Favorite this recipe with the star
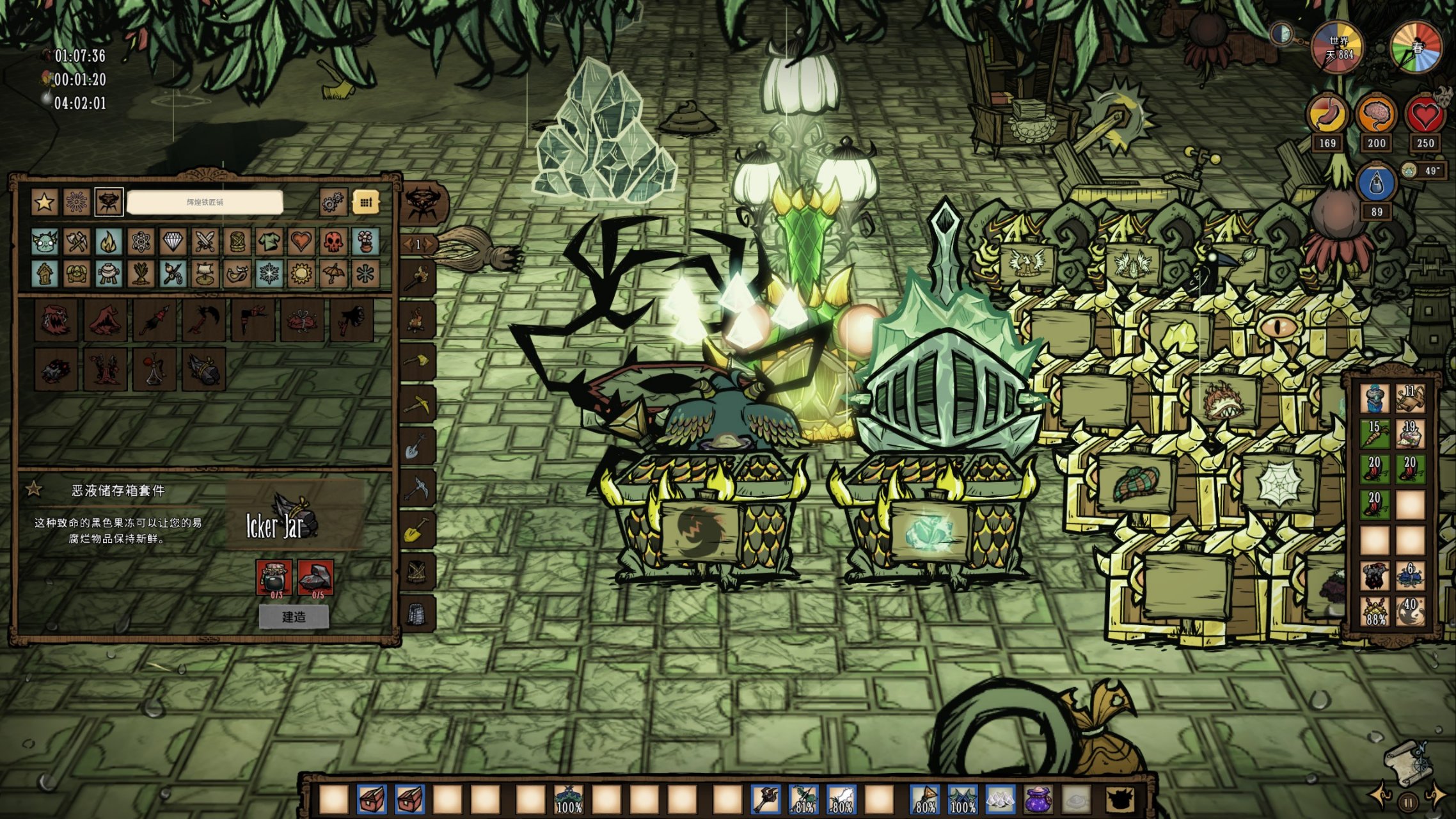1456x819 pixels. tap(33, 490)
